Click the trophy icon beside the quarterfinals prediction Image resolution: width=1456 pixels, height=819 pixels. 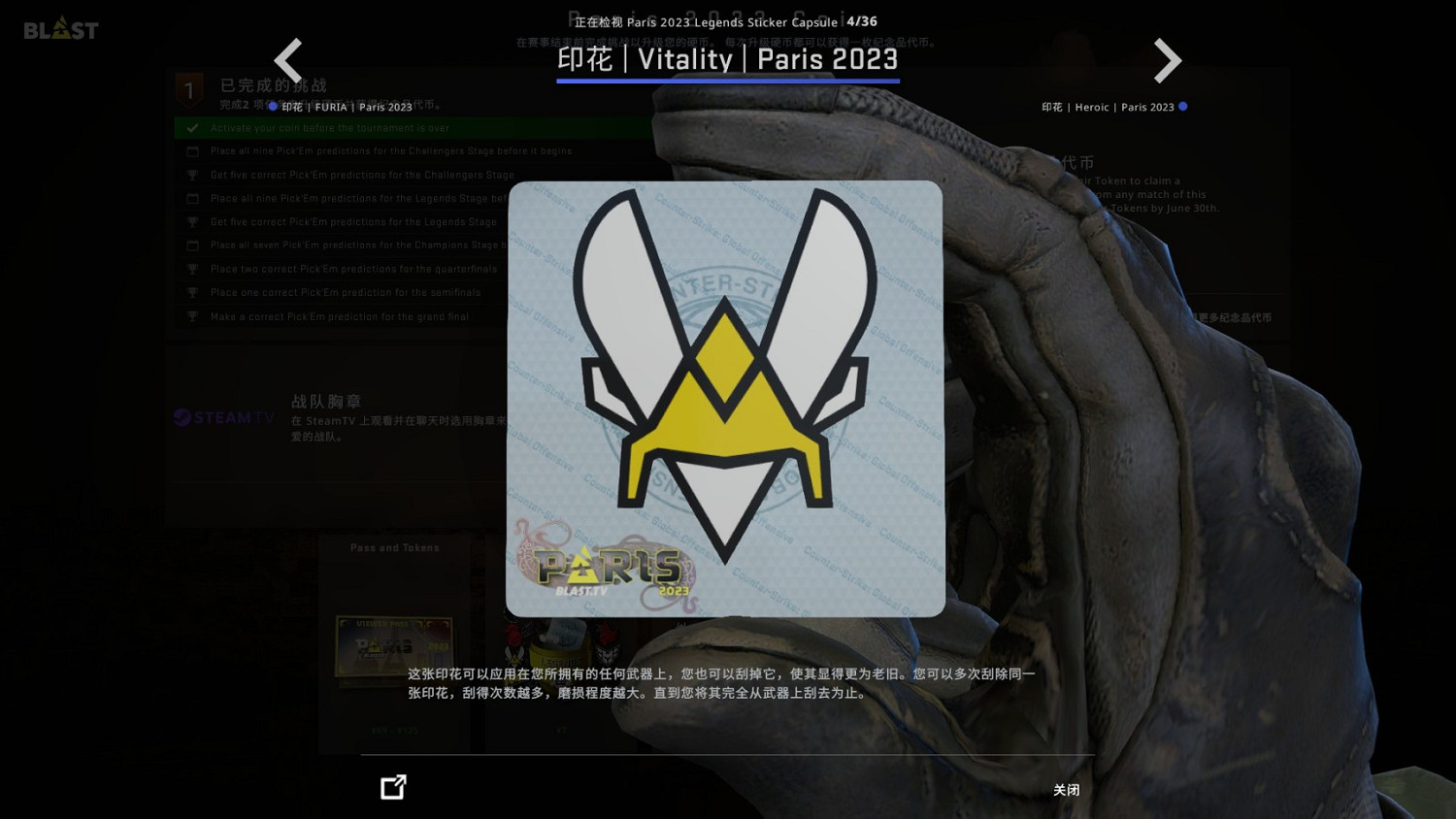click(192, 269)
